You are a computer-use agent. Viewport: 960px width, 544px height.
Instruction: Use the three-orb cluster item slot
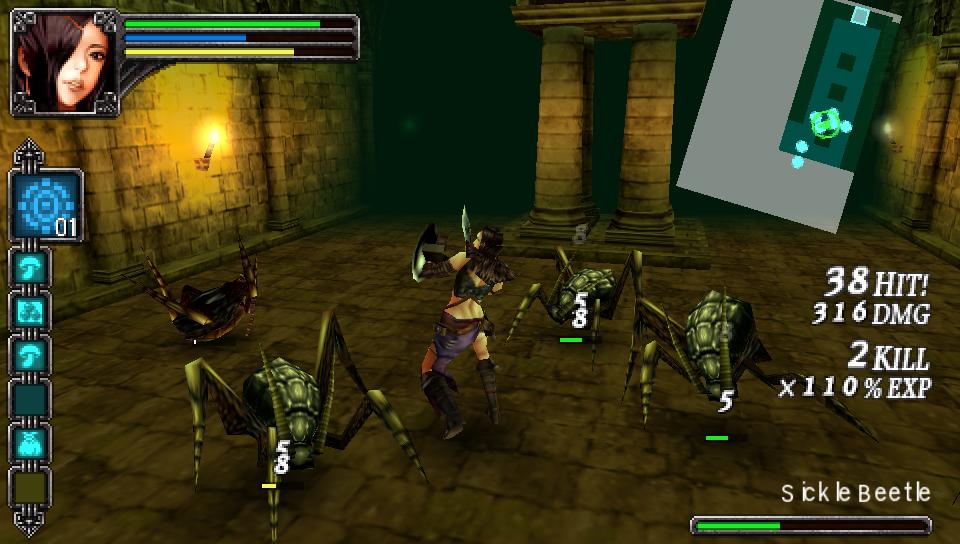[x=30, y=310]
